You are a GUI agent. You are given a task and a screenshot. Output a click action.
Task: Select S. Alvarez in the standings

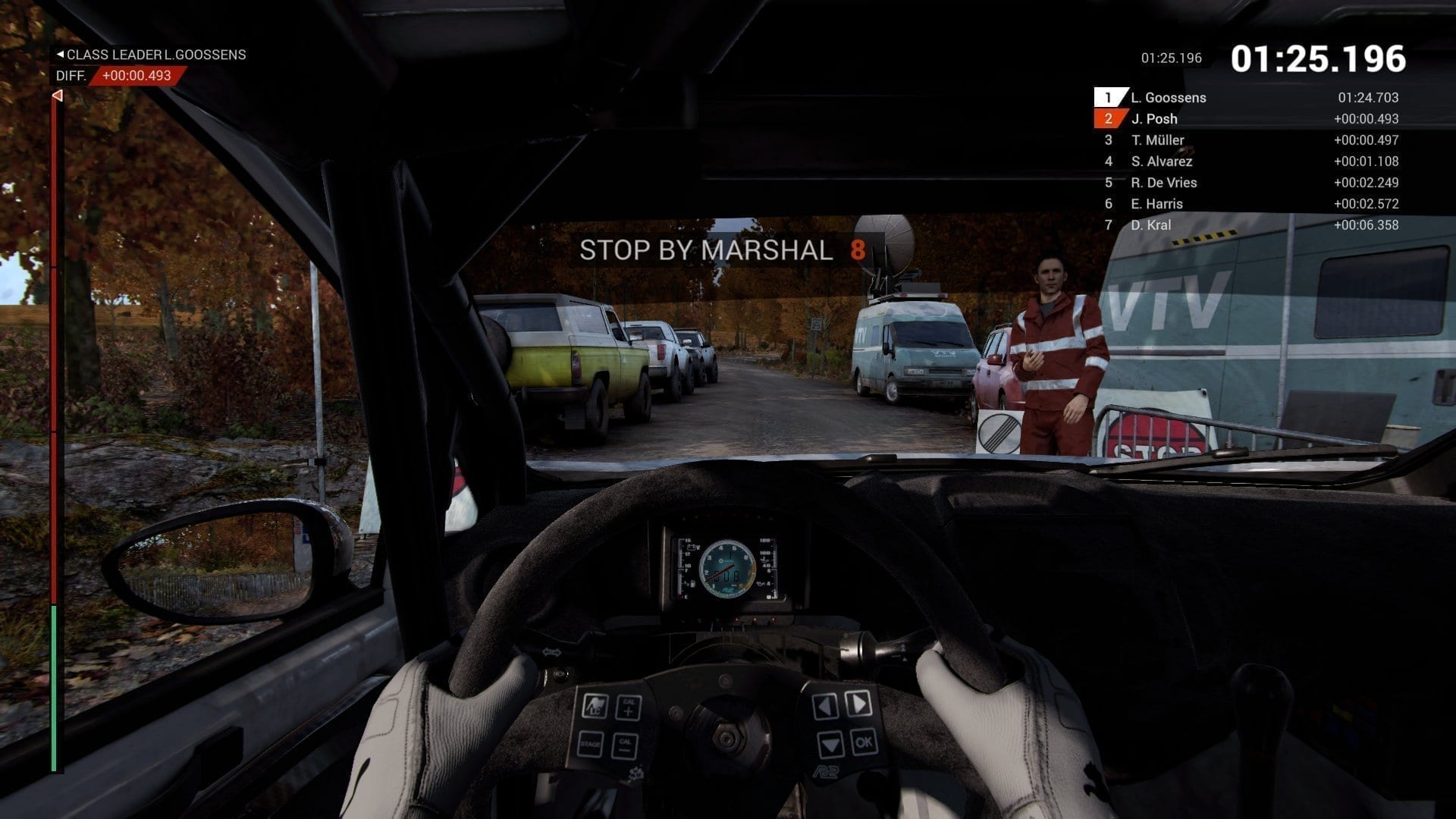pyautogui.click(x=1161, y=162)
